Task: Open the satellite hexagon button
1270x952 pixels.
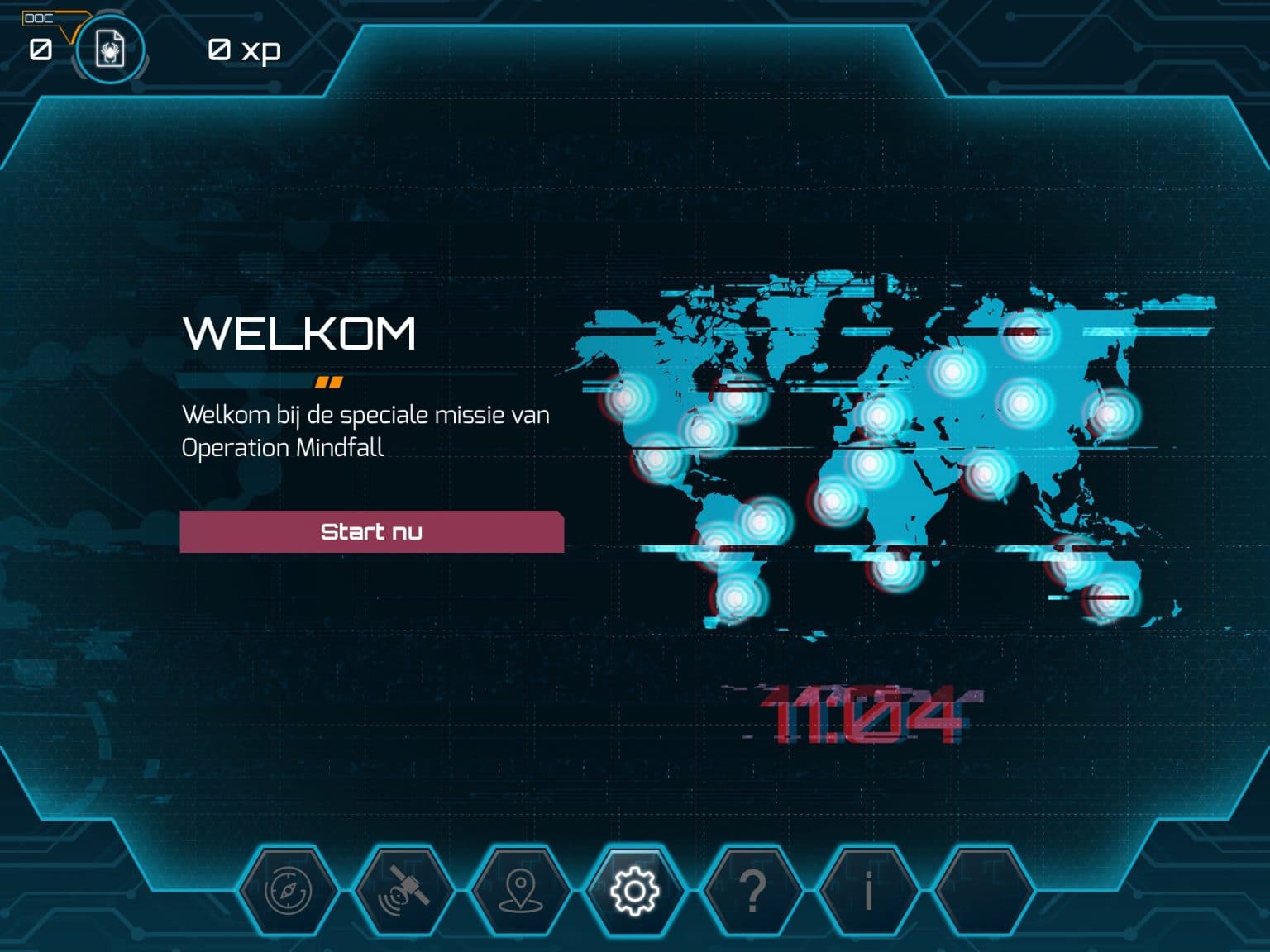Action: (404, 891)
